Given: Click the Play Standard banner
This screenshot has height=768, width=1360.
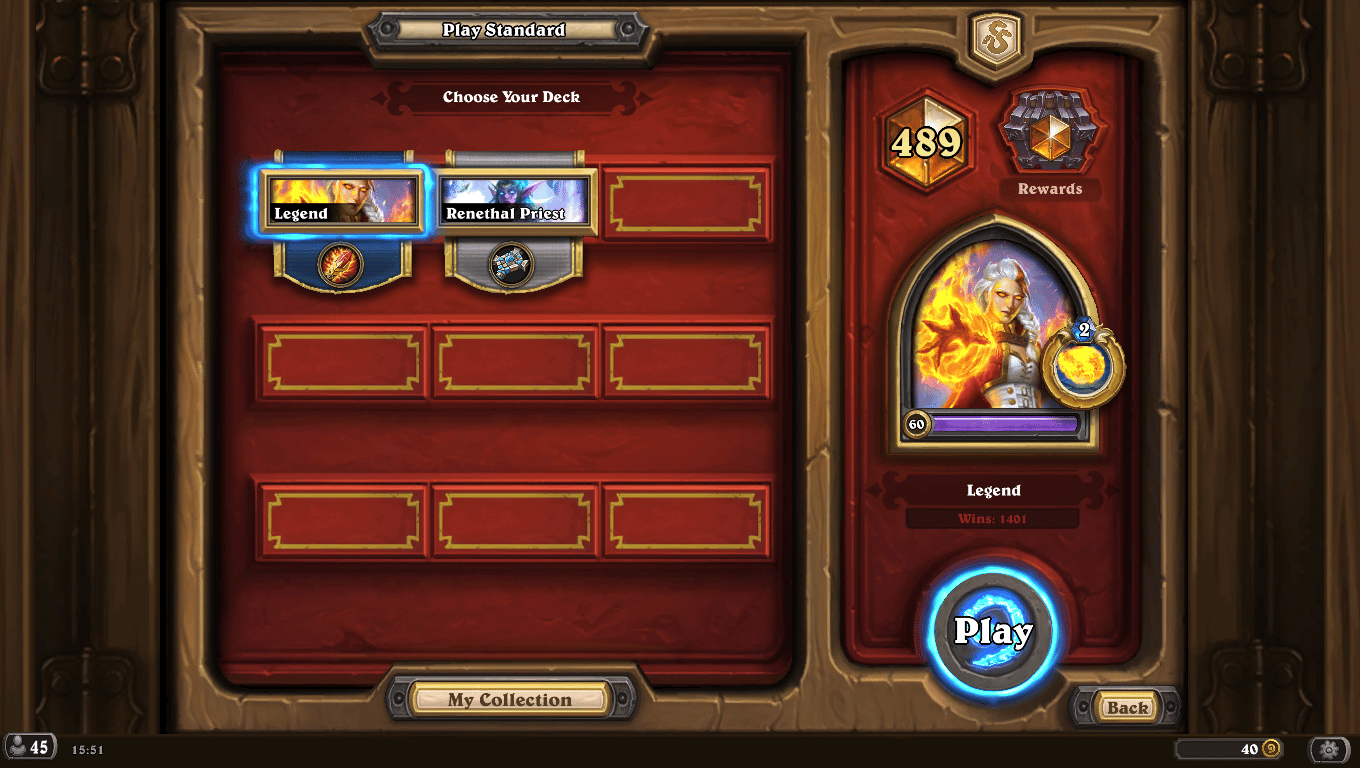Looking at the screenshot, I should 505,30.
